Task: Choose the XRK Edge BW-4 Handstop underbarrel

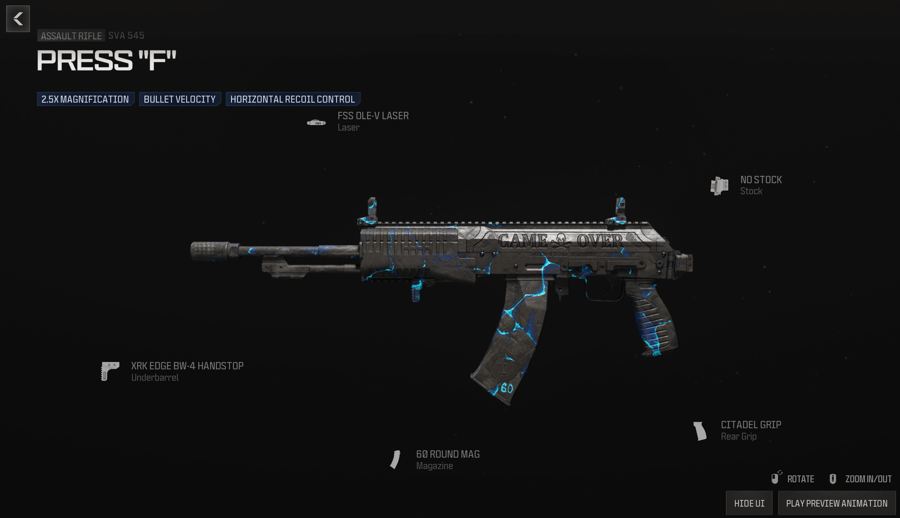Action: pos(186,371)
